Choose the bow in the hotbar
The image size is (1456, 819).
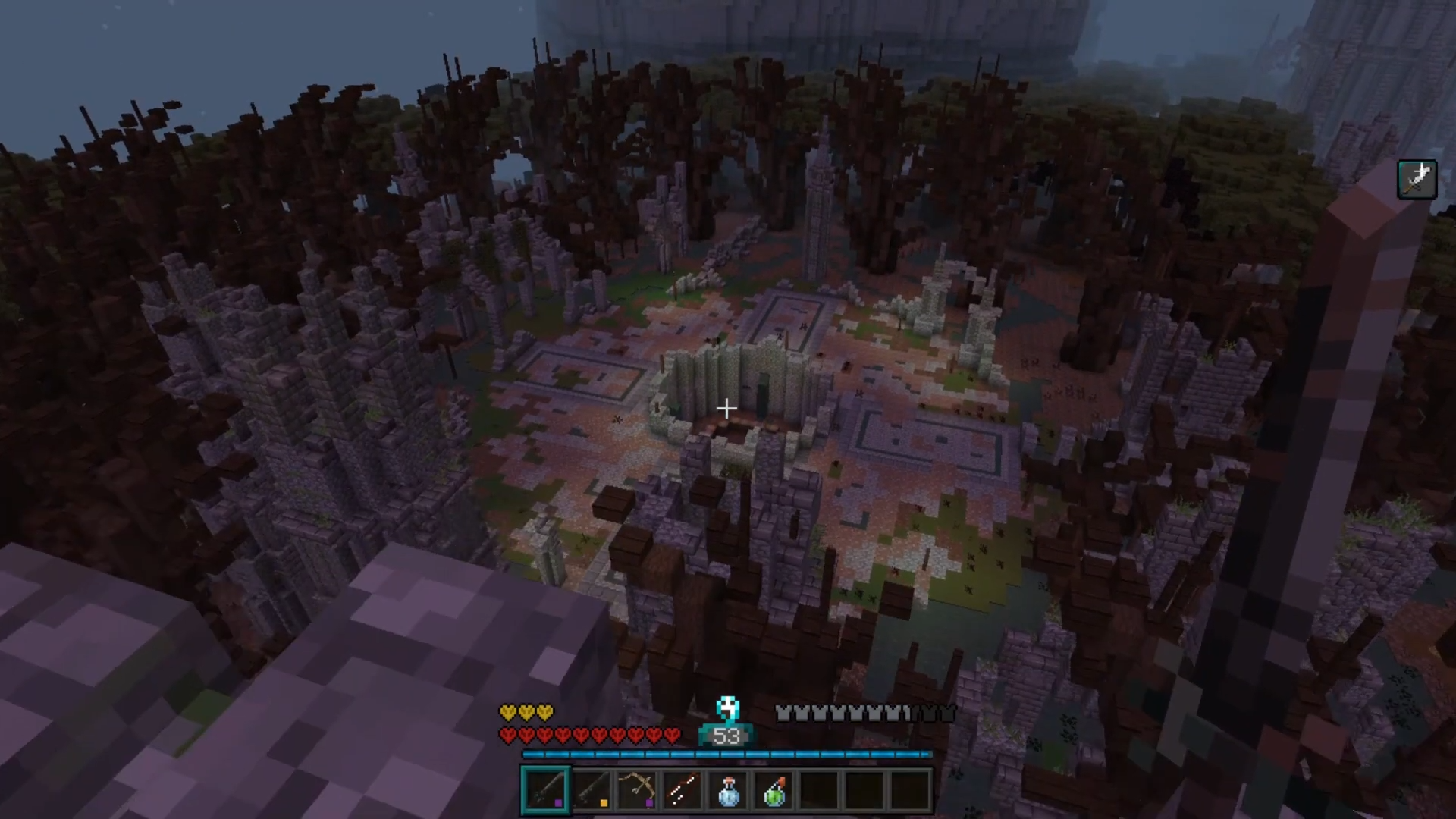point(636,790)
